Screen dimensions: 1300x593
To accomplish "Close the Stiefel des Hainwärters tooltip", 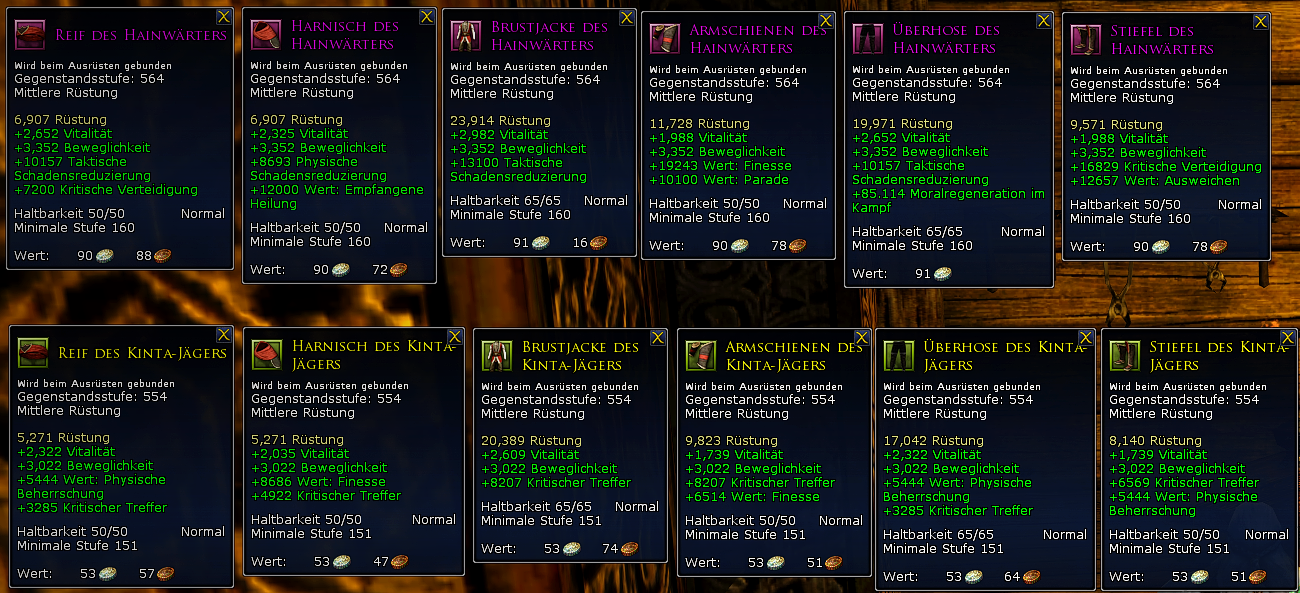I will point(1261,21).
